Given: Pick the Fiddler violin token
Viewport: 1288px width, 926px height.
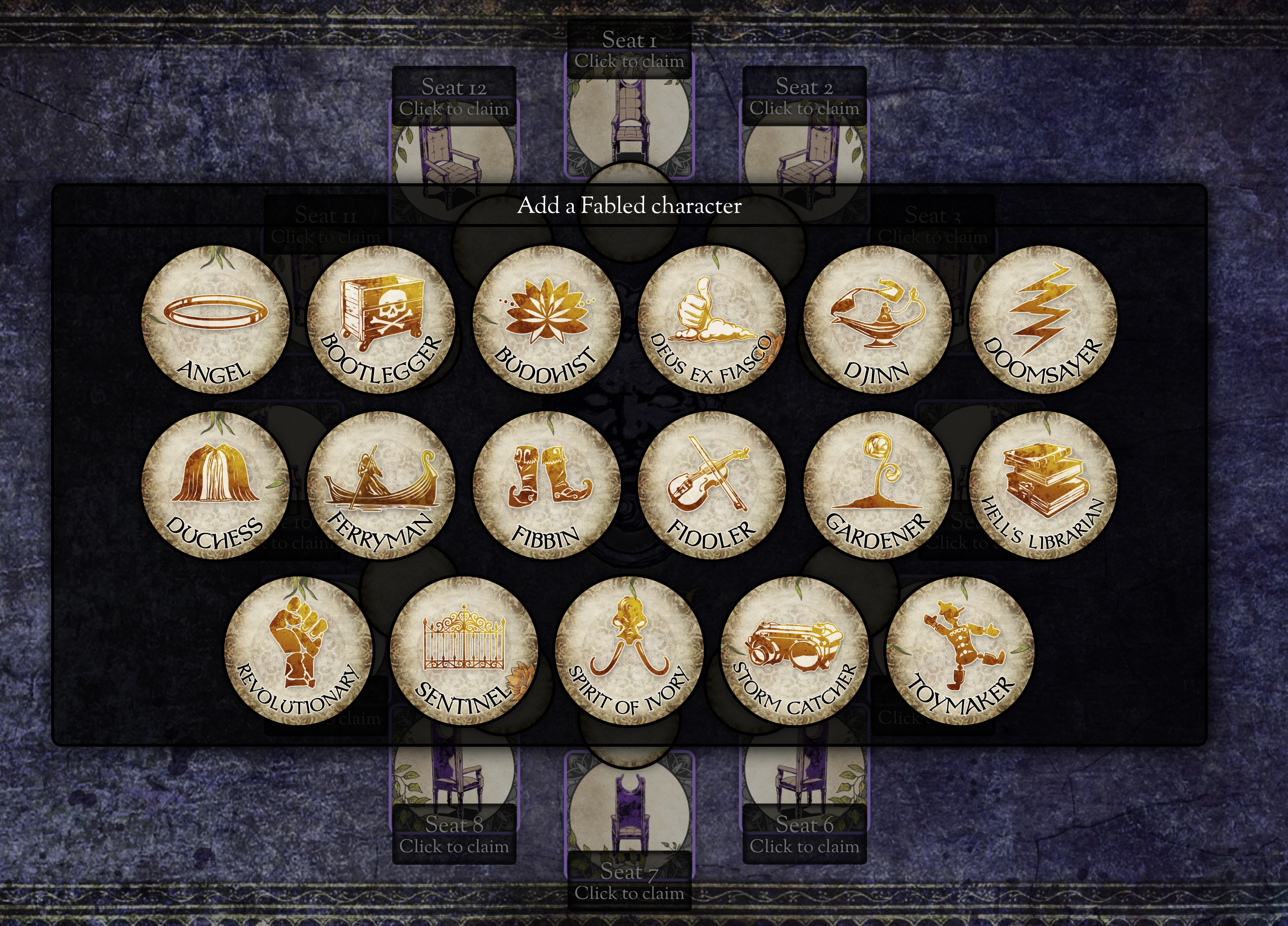Looking at the screenshot, I should point(712,485).
